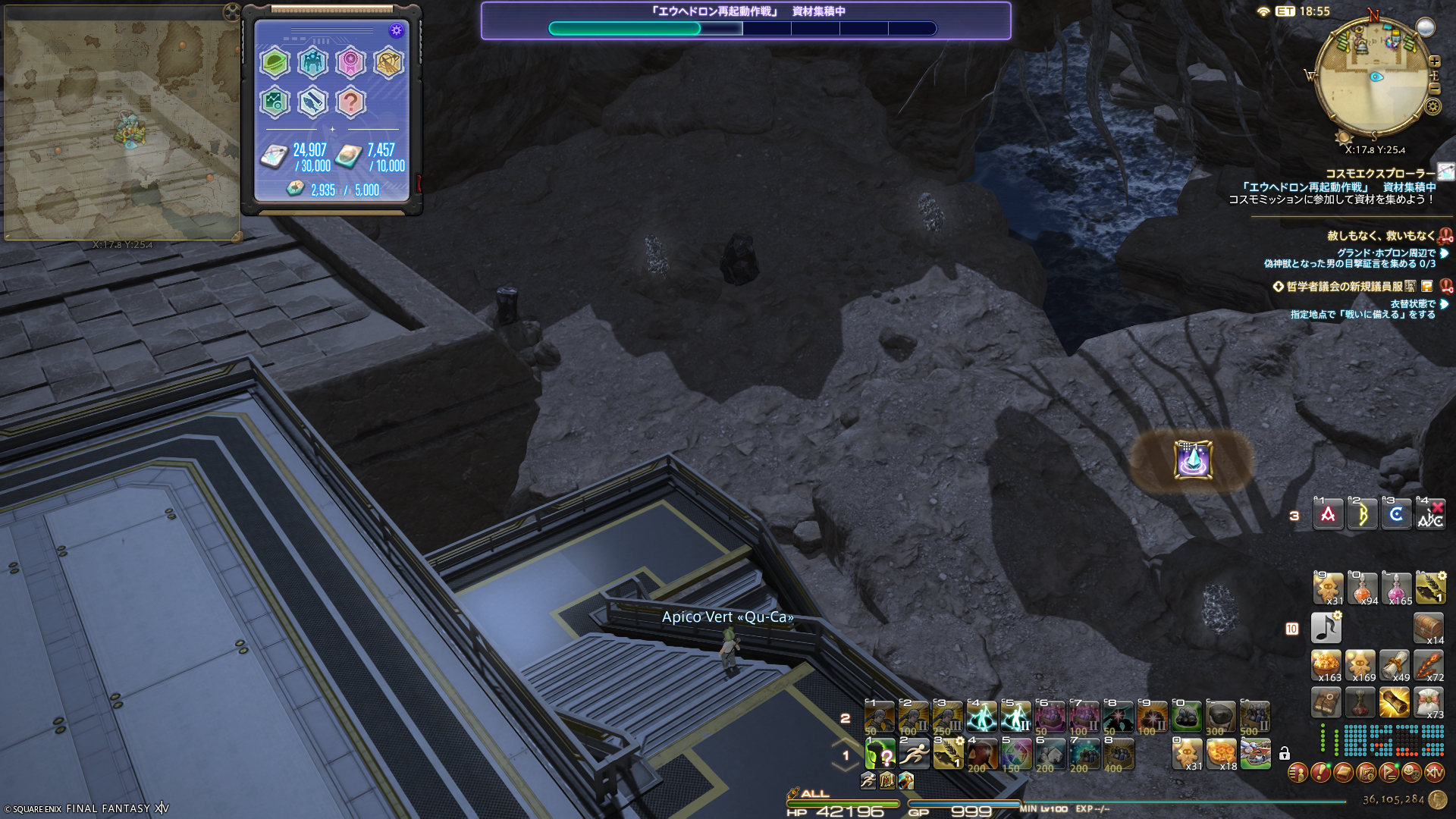Place the yellow B waymark
The width and height of the screenshot is (1456, 819).
[1362, 515]
